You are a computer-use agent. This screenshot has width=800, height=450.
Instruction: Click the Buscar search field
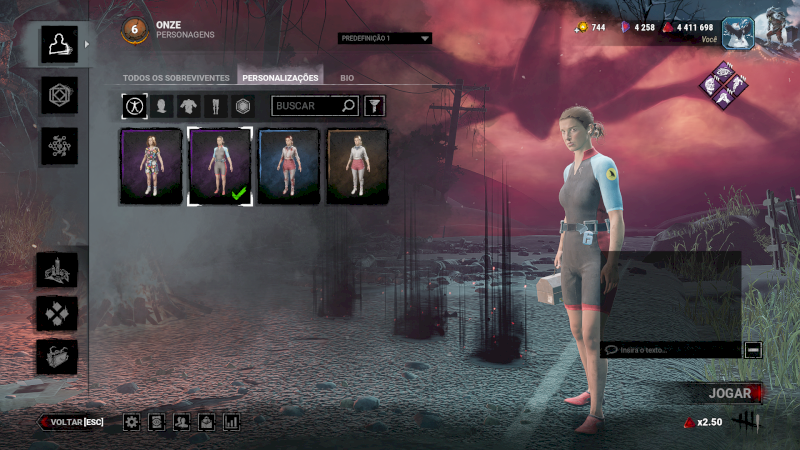click(x=308, y=105)
